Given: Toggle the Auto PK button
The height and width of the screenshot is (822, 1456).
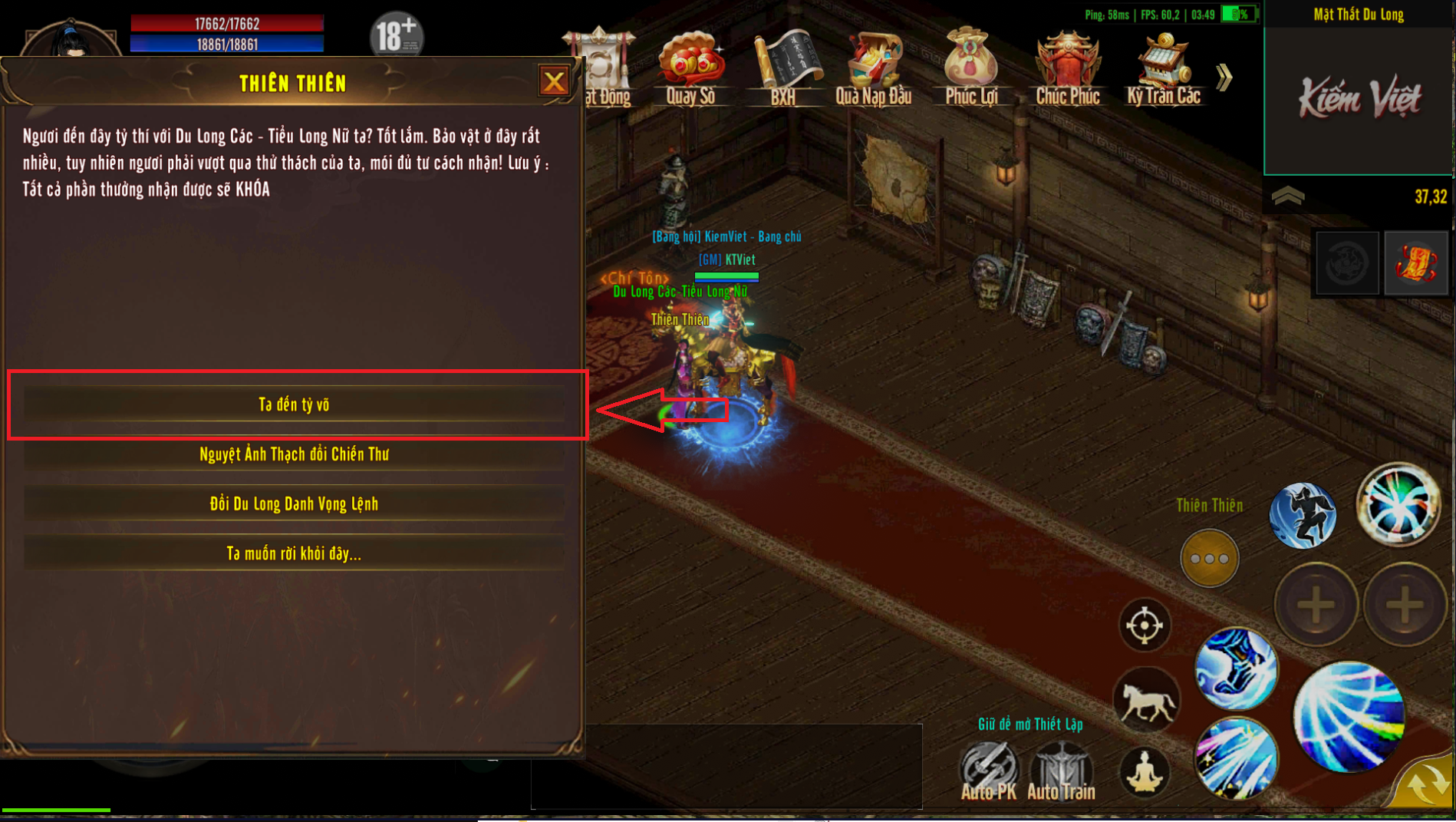Looking at the screenshot, I should 989,771.
